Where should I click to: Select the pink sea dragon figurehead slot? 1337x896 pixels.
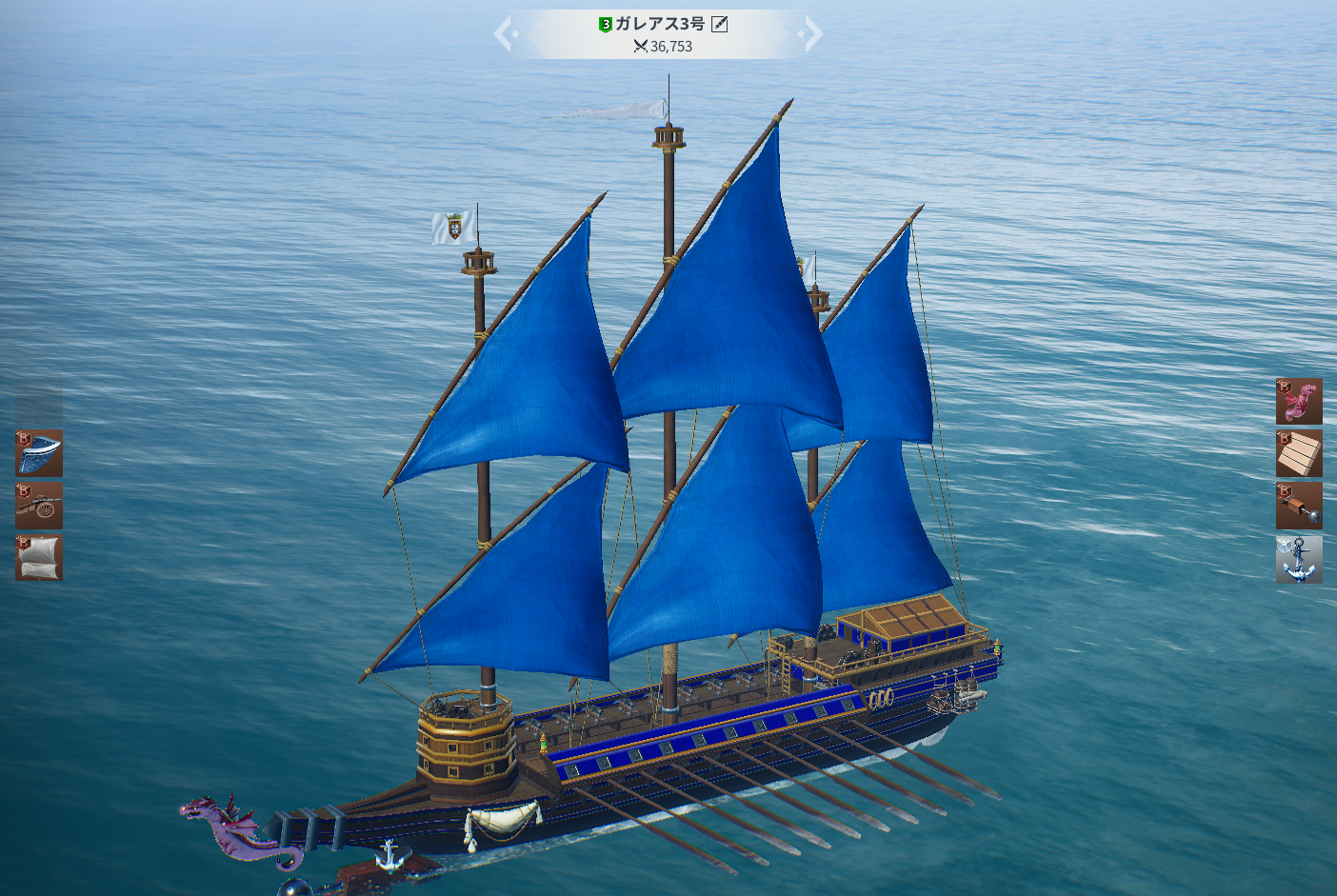click(1299, 401)
